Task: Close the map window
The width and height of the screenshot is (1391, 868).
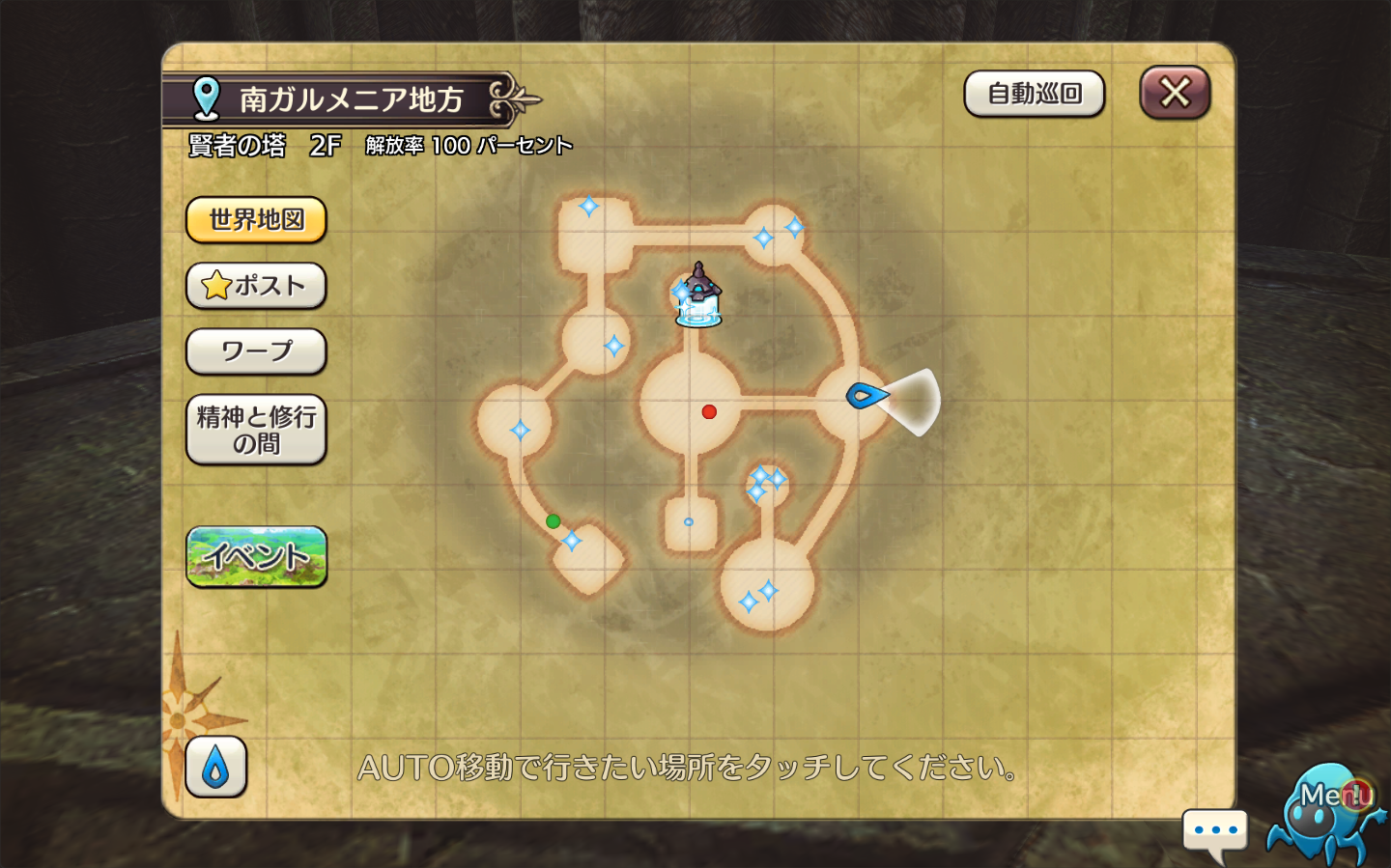Action: tap(1175, 93)
